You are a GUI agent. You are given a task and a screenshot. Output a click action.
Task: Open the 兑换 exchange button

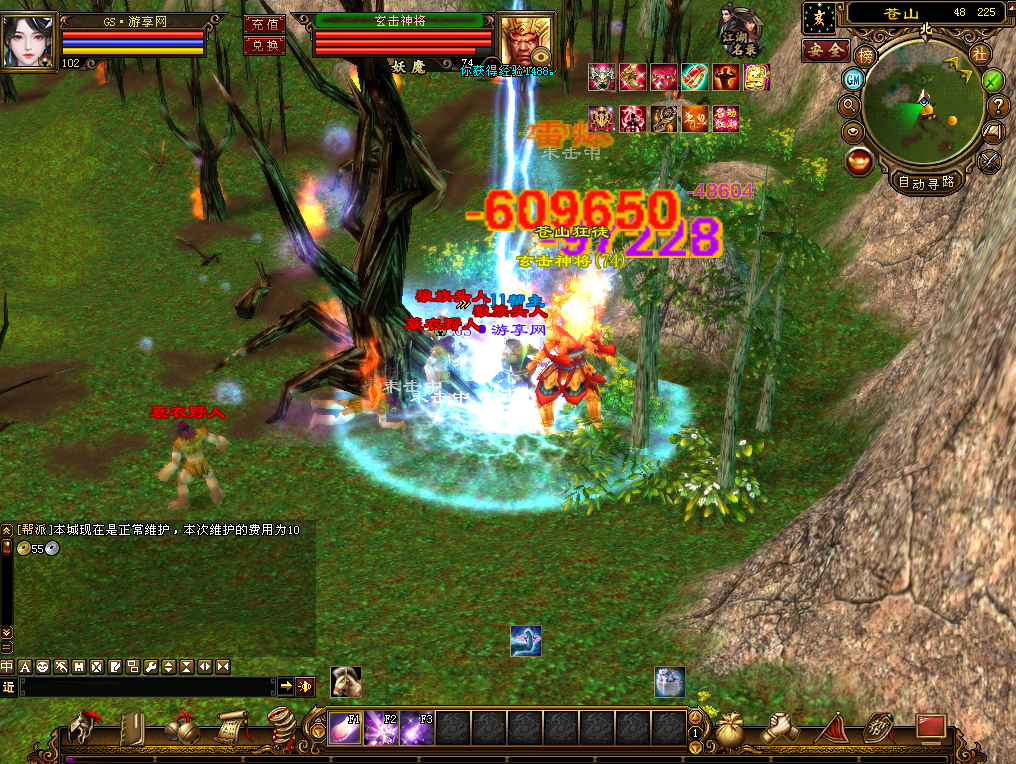(x=264, y=45)
